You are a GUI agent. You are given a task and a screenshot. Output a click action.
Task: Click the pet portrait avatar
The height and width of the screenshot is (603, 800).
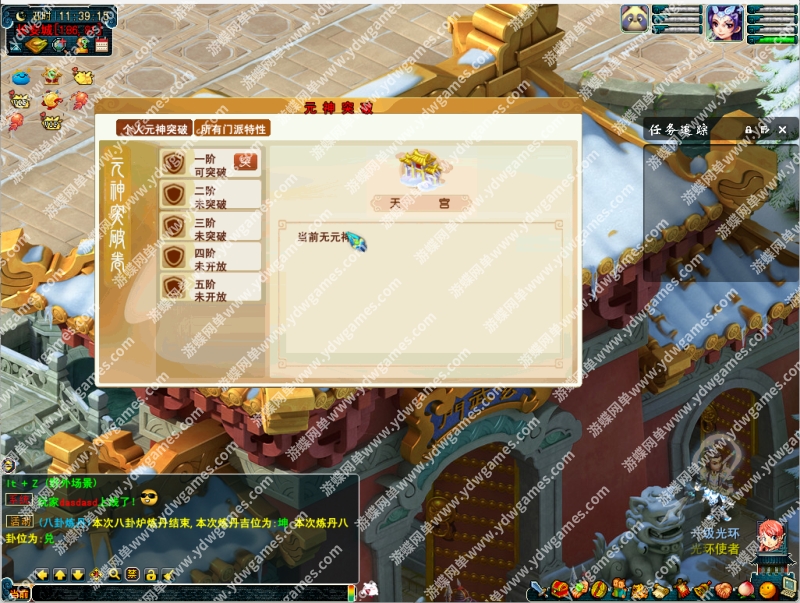click(x=634, y=20)
